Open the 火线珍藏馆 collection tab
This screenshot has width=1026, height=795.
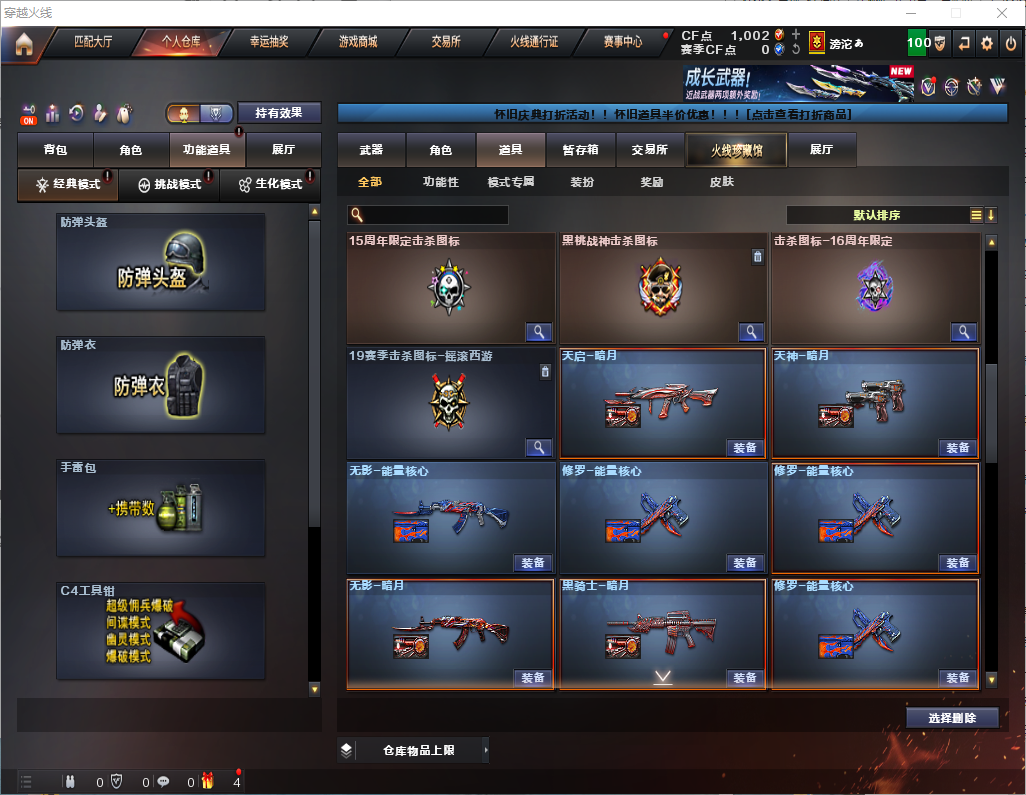point(736,150)
